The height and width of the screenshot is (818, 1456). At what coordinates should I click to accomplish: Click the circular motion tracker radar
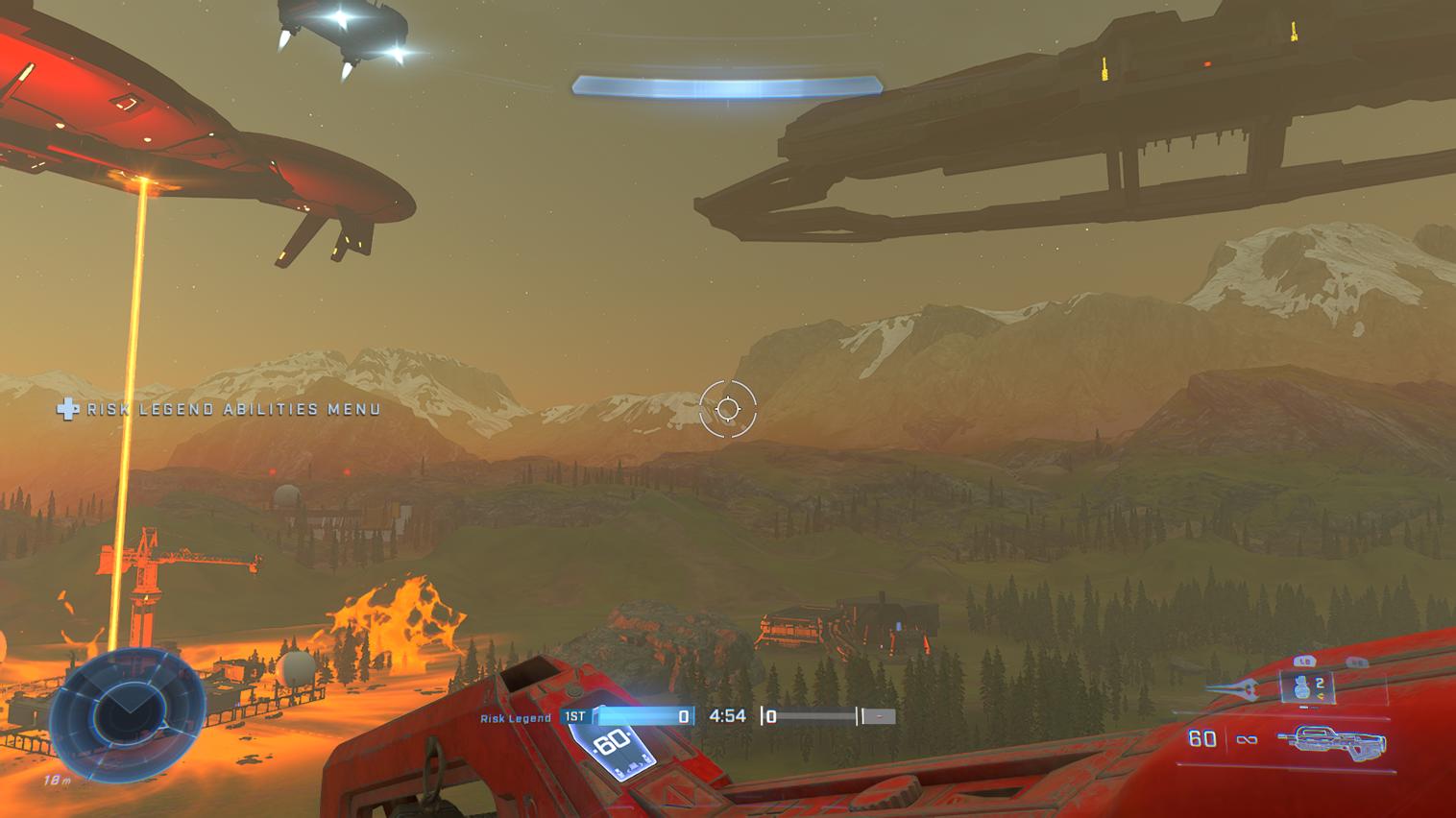[126, 712]
